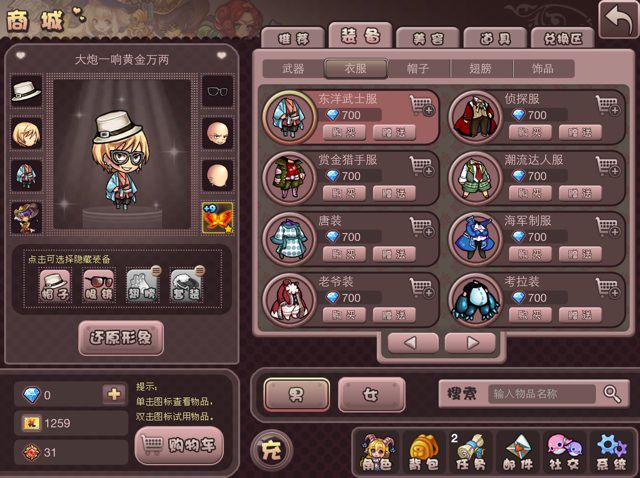Select the 武器 subcategory
Screen dimensions: 640x478
pyautogui.click(x=294, y=69)
